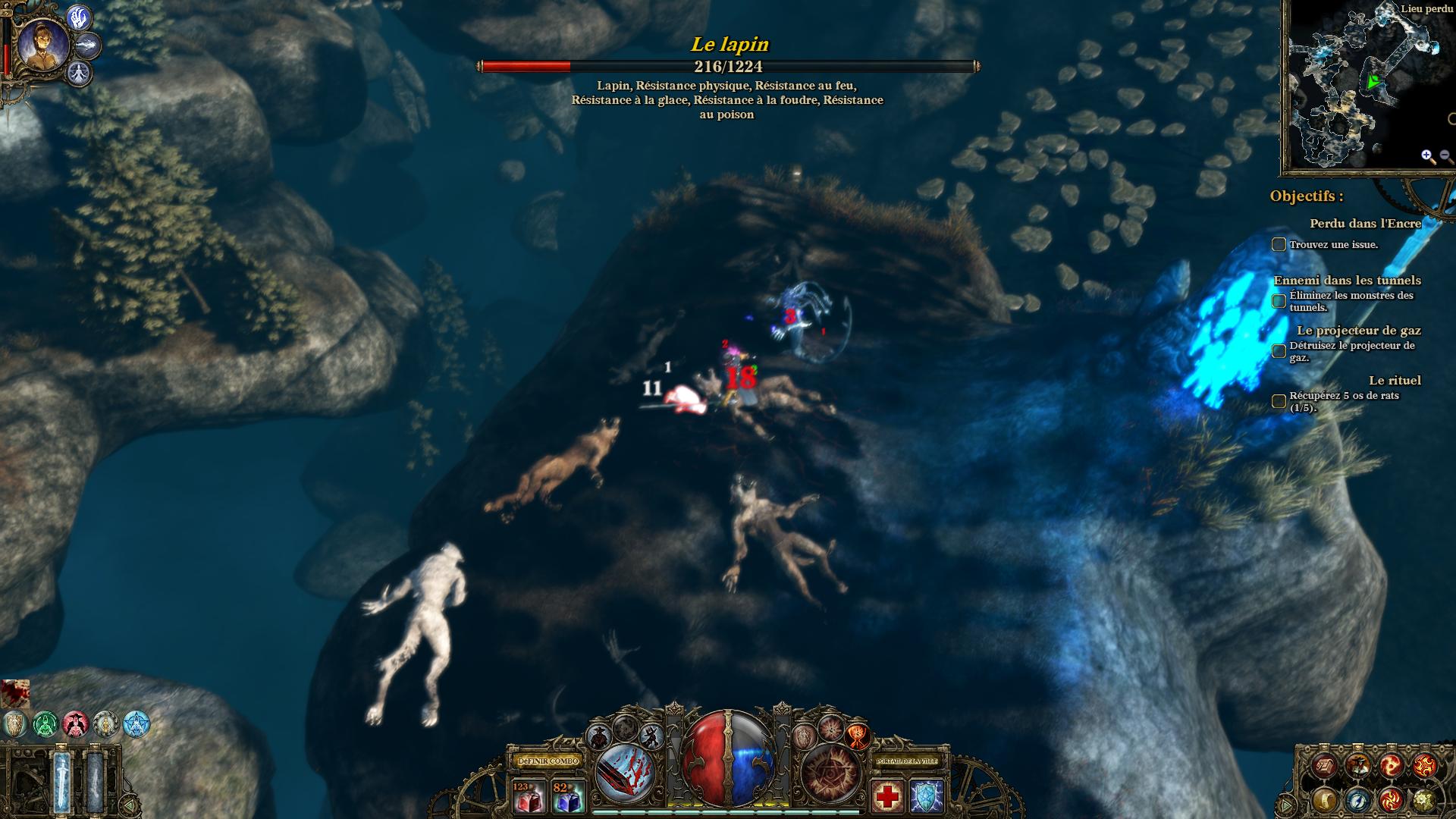Toggle the Trouvez une issue objective checkbox

(1279, 244)
